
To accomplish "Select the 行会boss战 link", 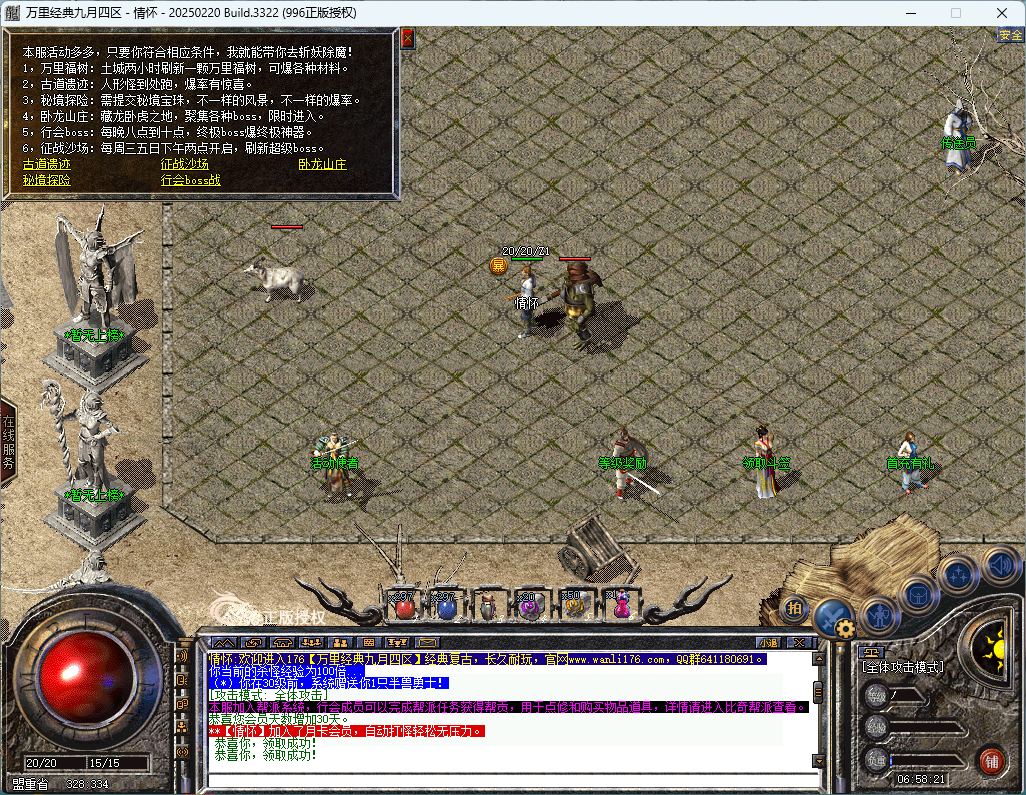I will [x=191, y=180].
